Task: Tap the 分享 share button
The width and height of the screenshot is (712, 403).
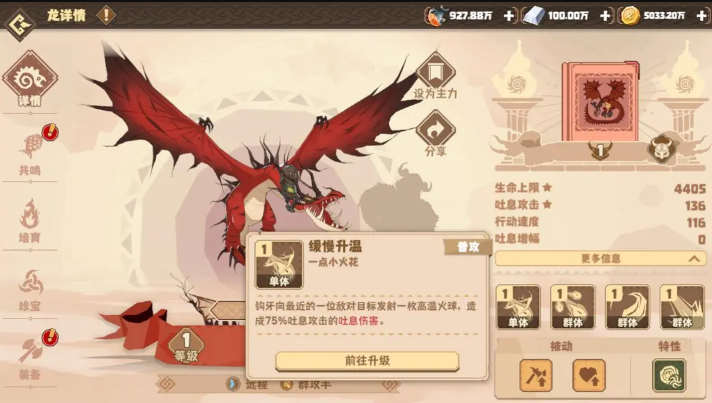Action: point(435,132)
